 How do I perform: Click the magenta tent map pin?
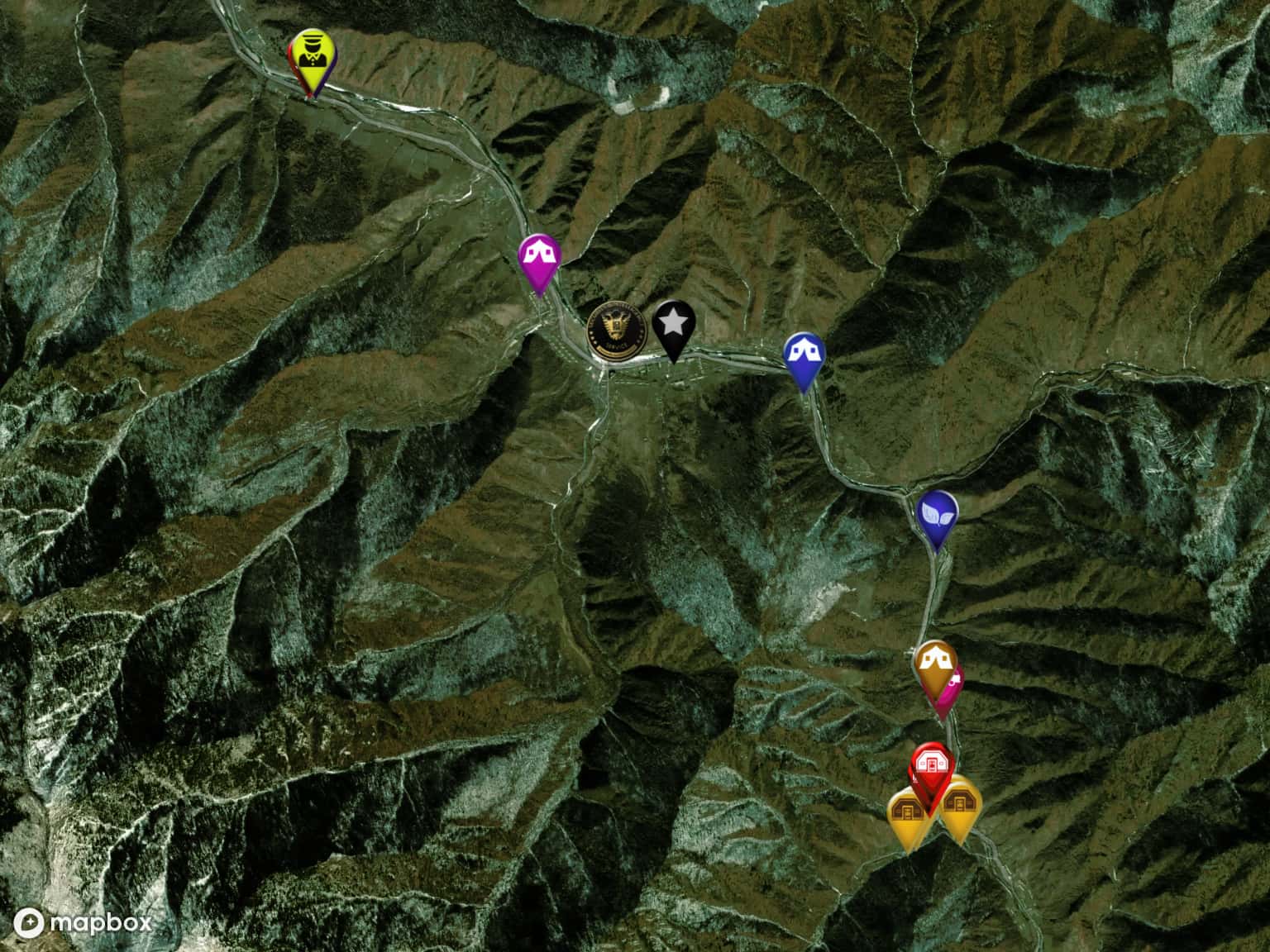coord(539,258)
